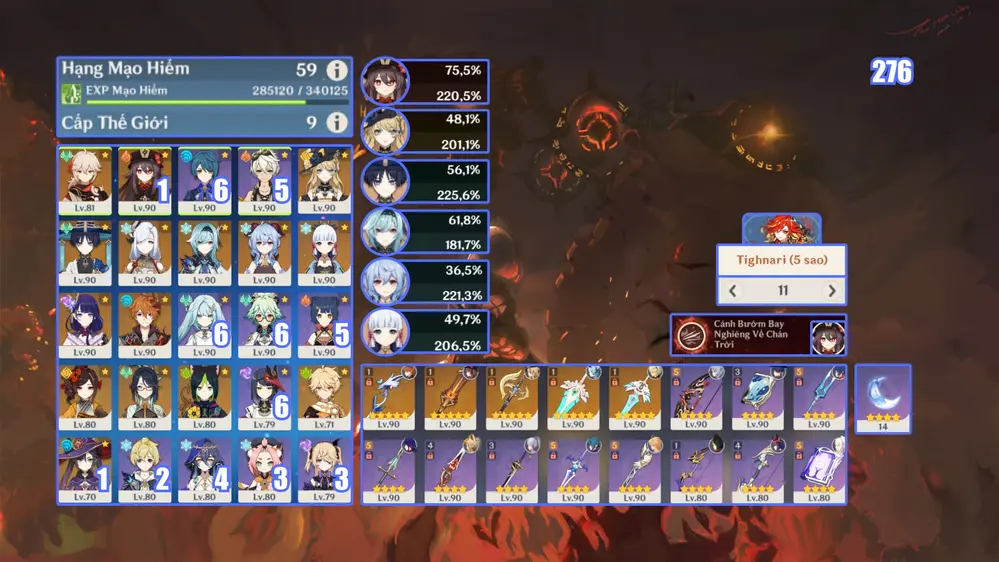Screen dimensions: 999x562
Task: Choose the Ganyu character card
Action: [264, 253]
